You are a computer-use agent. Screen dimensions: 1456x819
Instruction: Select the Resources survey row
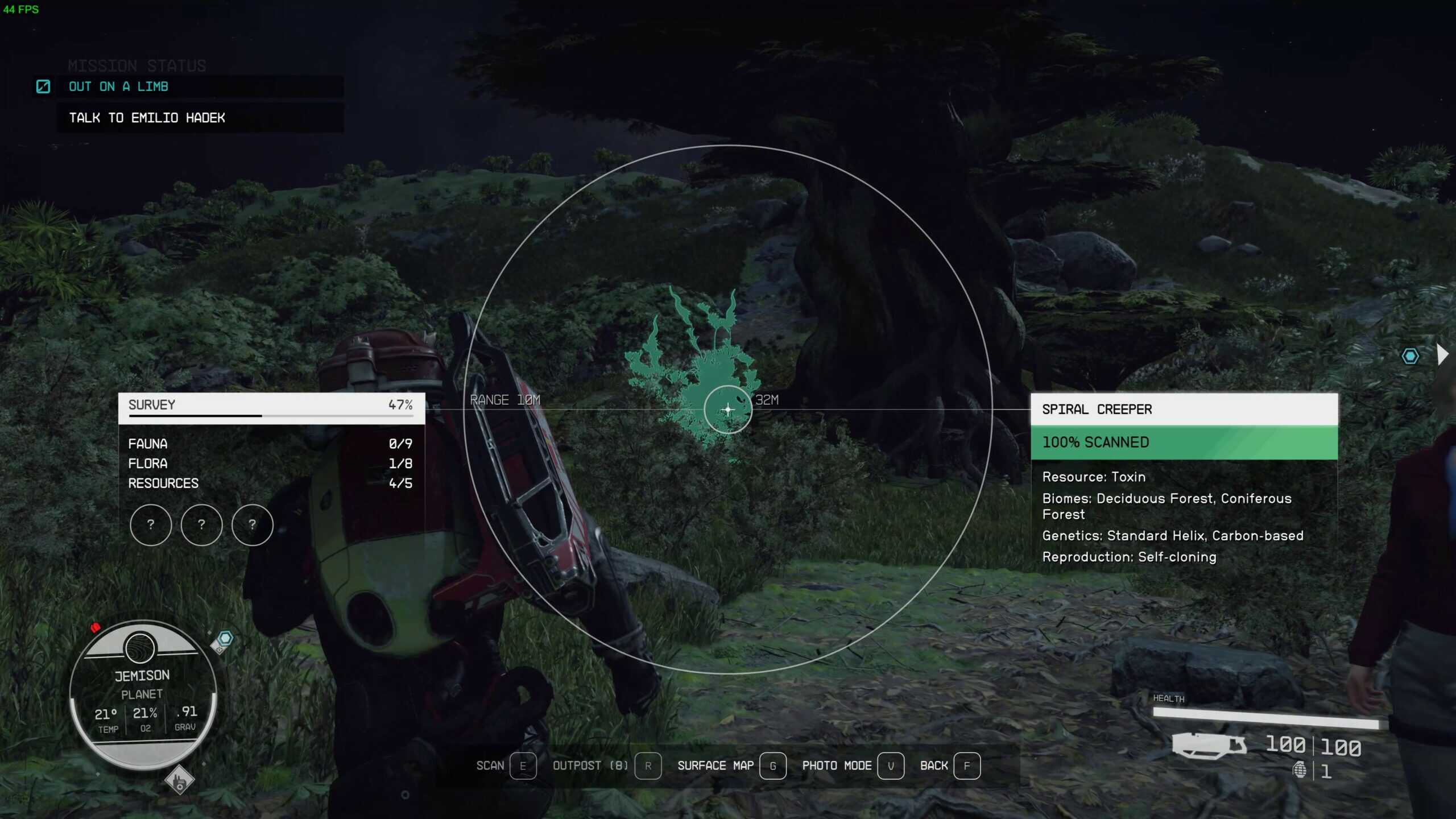271,483
